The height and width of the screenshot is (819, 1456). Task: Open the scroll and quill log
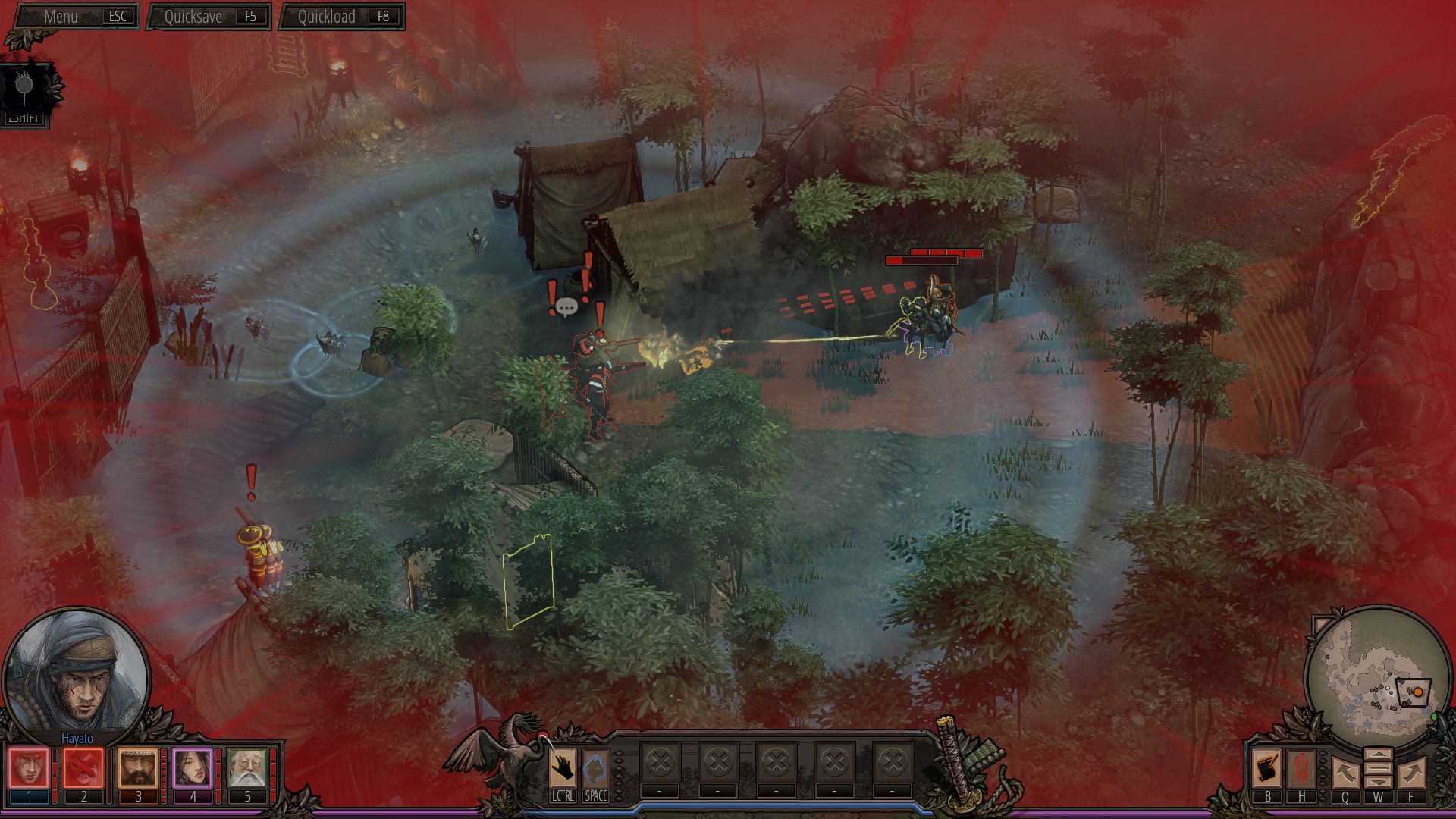click(1266, 769)
